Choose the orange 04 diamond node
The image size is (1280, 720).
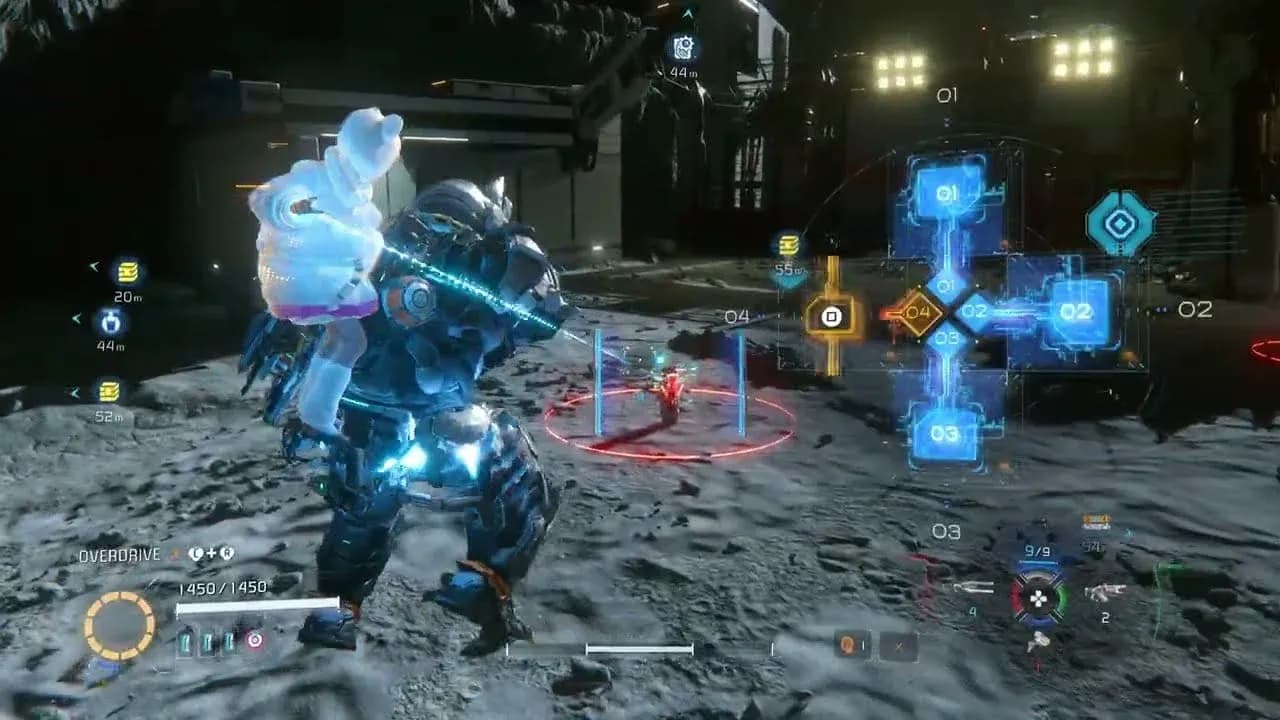919,312
